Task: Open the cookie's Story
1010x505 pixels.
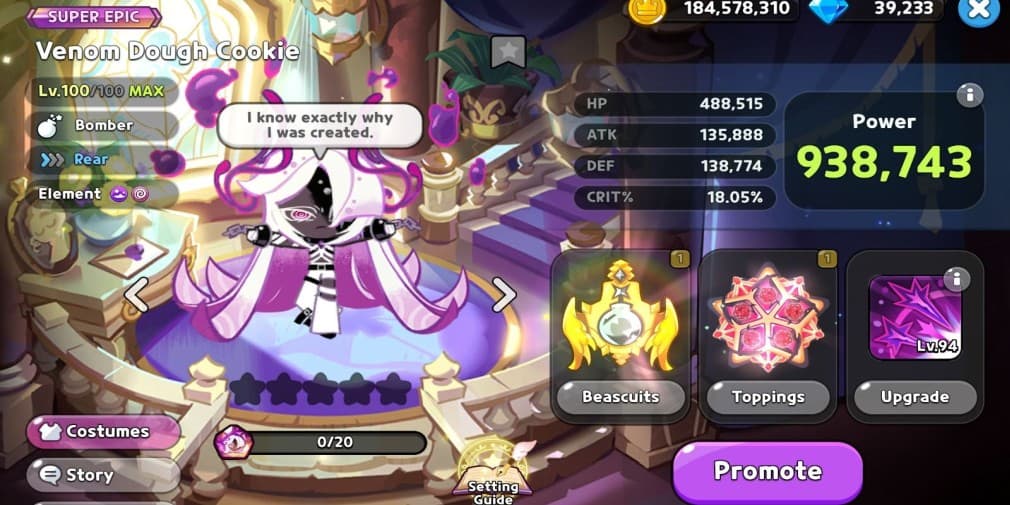Action: [103, 475]
